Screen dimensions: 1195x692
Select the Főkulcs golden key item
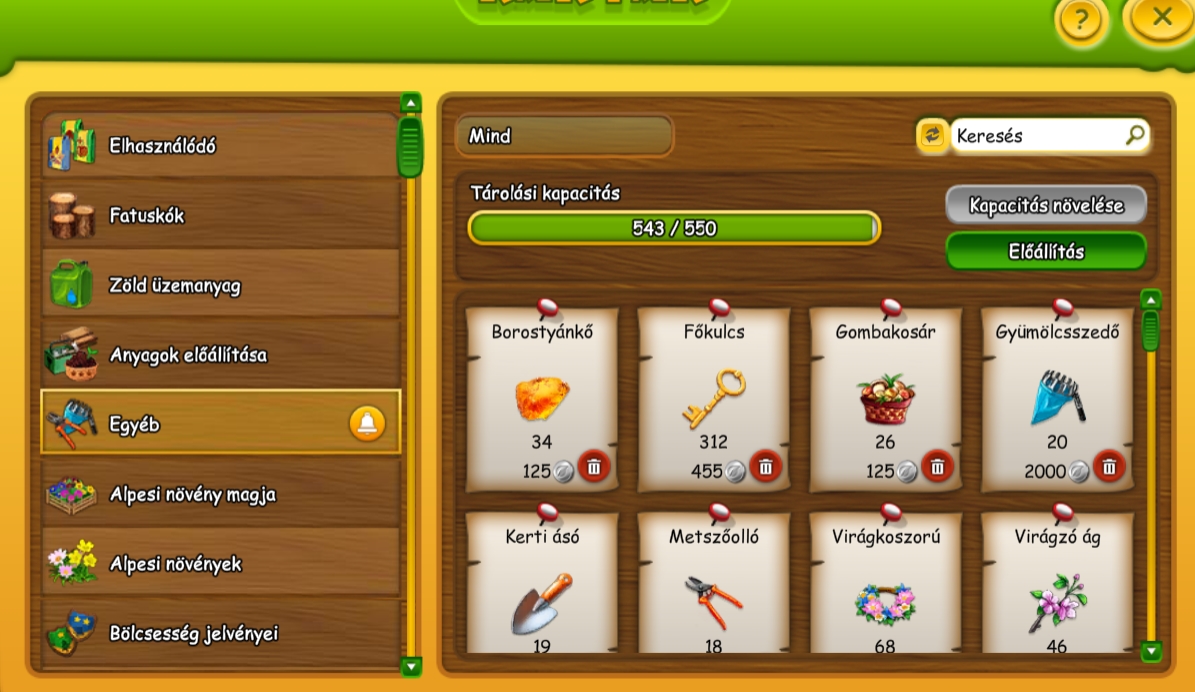point(713,398)
